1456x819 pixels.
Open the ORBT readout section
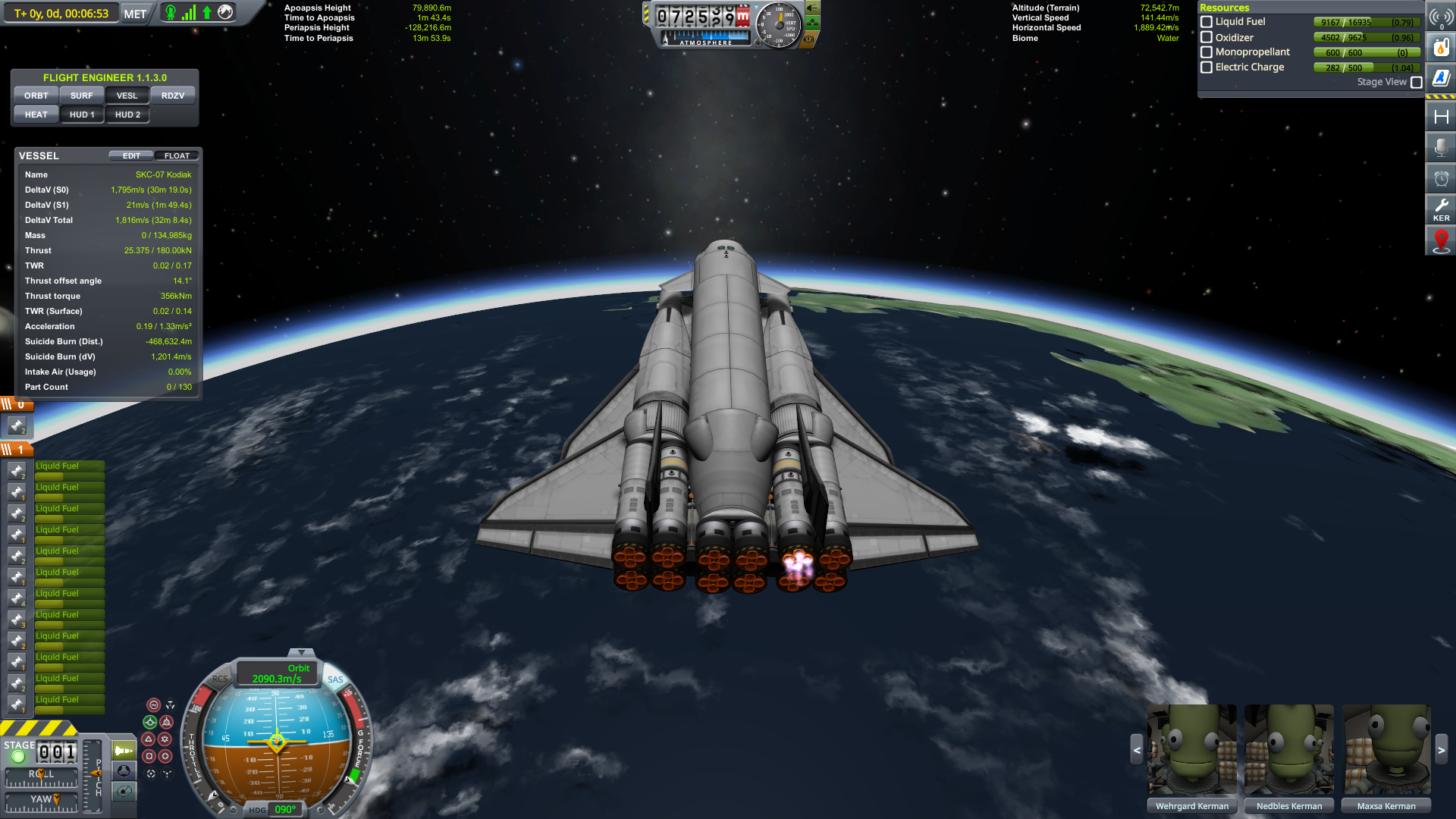point(36,96)
